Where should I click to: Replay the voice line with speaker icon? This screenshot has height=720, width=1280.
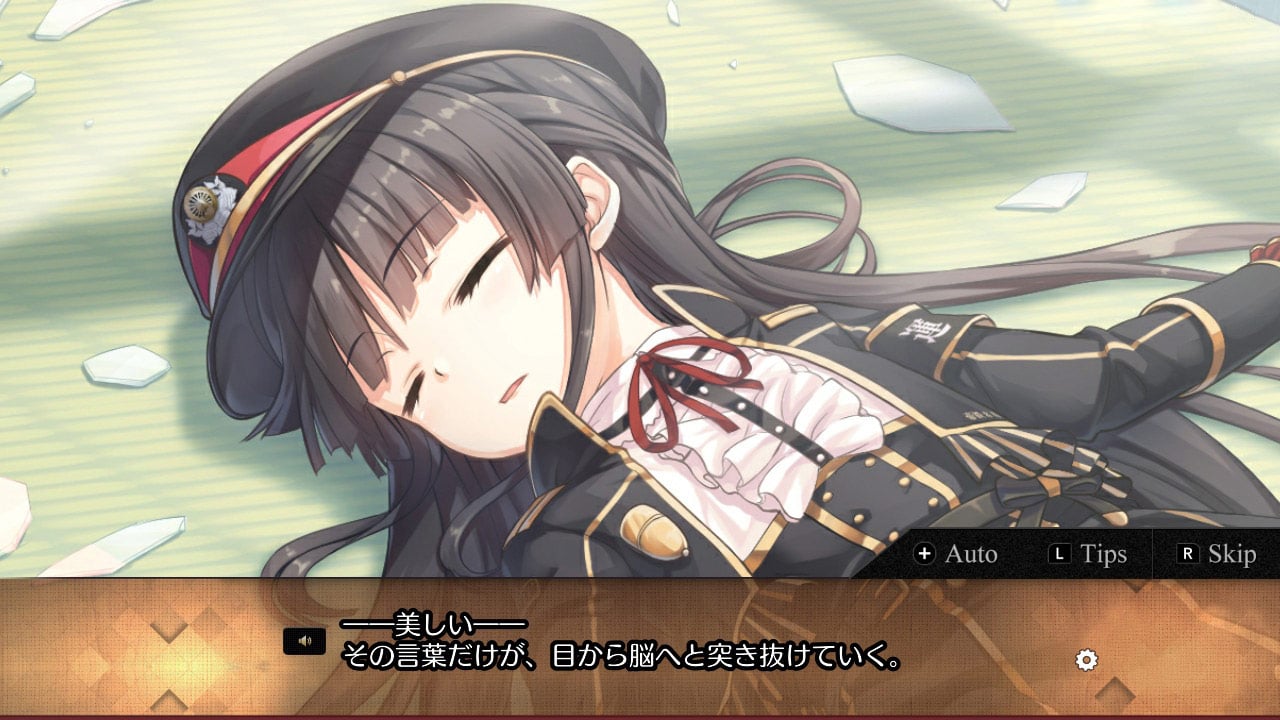pyautogui.click(x=304, y=641)
